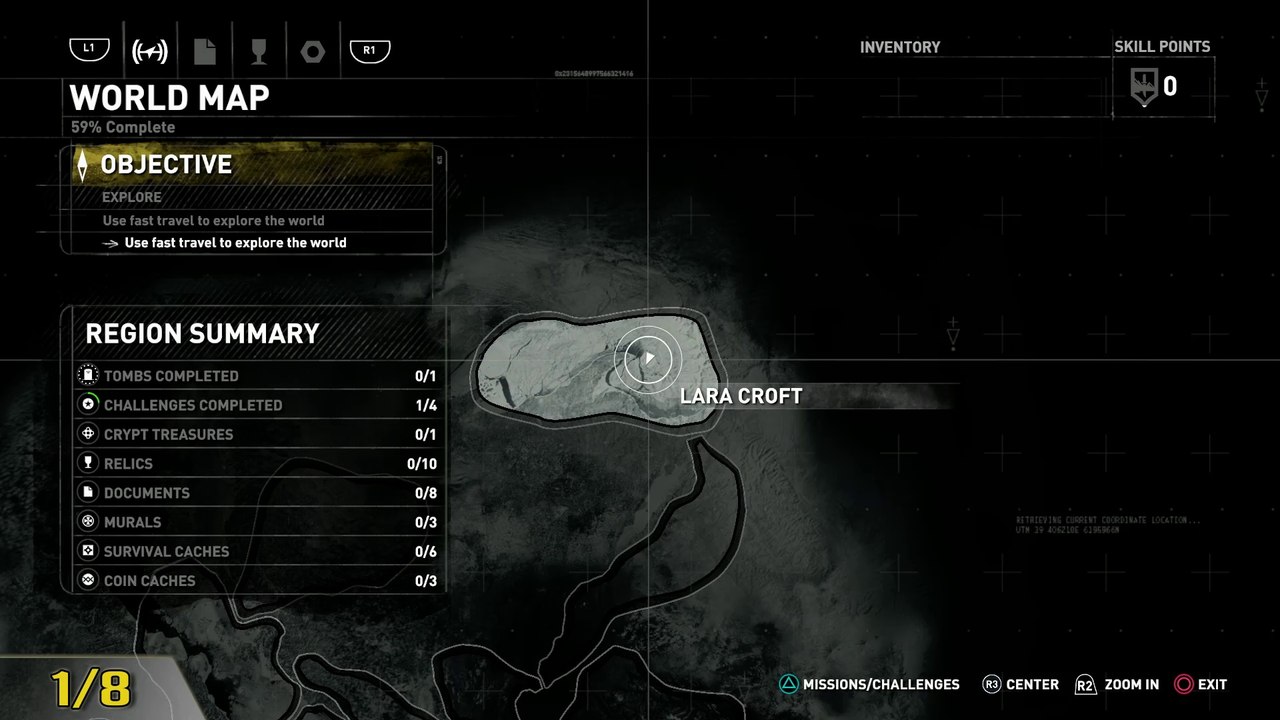Open the relics goblet tab
Image resolution: width=1280 pixels, height=720 pixels.
coord(259,50)
